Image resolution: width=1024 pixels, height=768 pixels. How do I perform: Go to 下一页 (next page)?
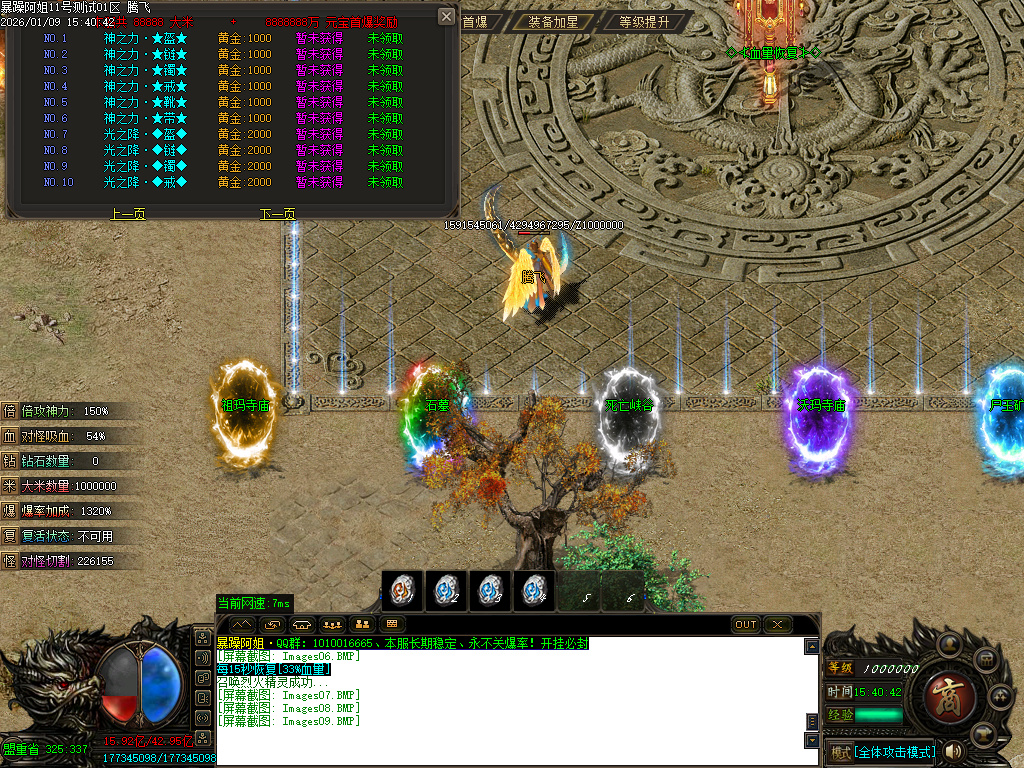coord(278,214)
